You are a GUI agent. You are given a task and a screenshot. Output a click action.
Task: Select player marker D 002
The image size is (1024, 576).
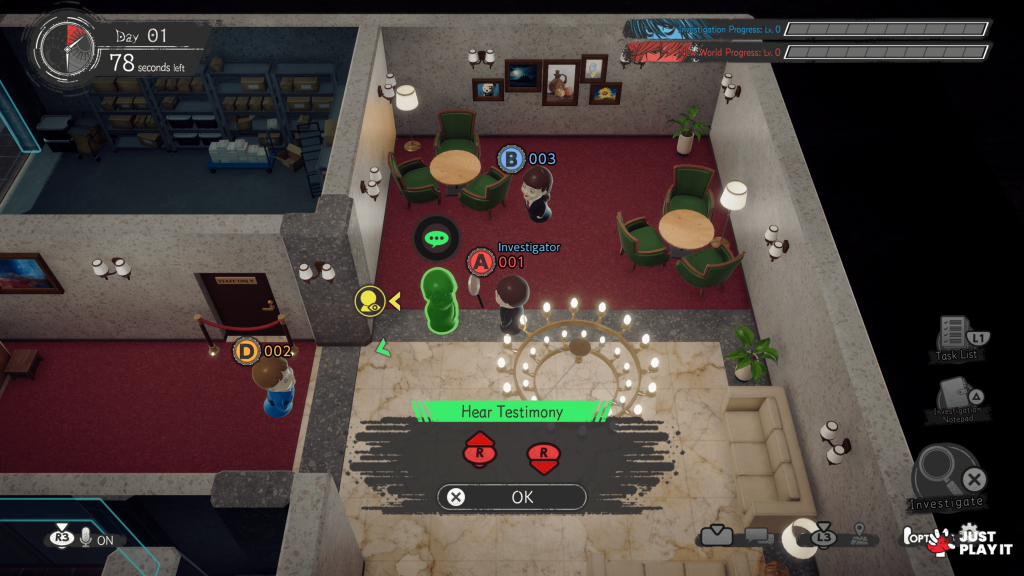[247, 351]
